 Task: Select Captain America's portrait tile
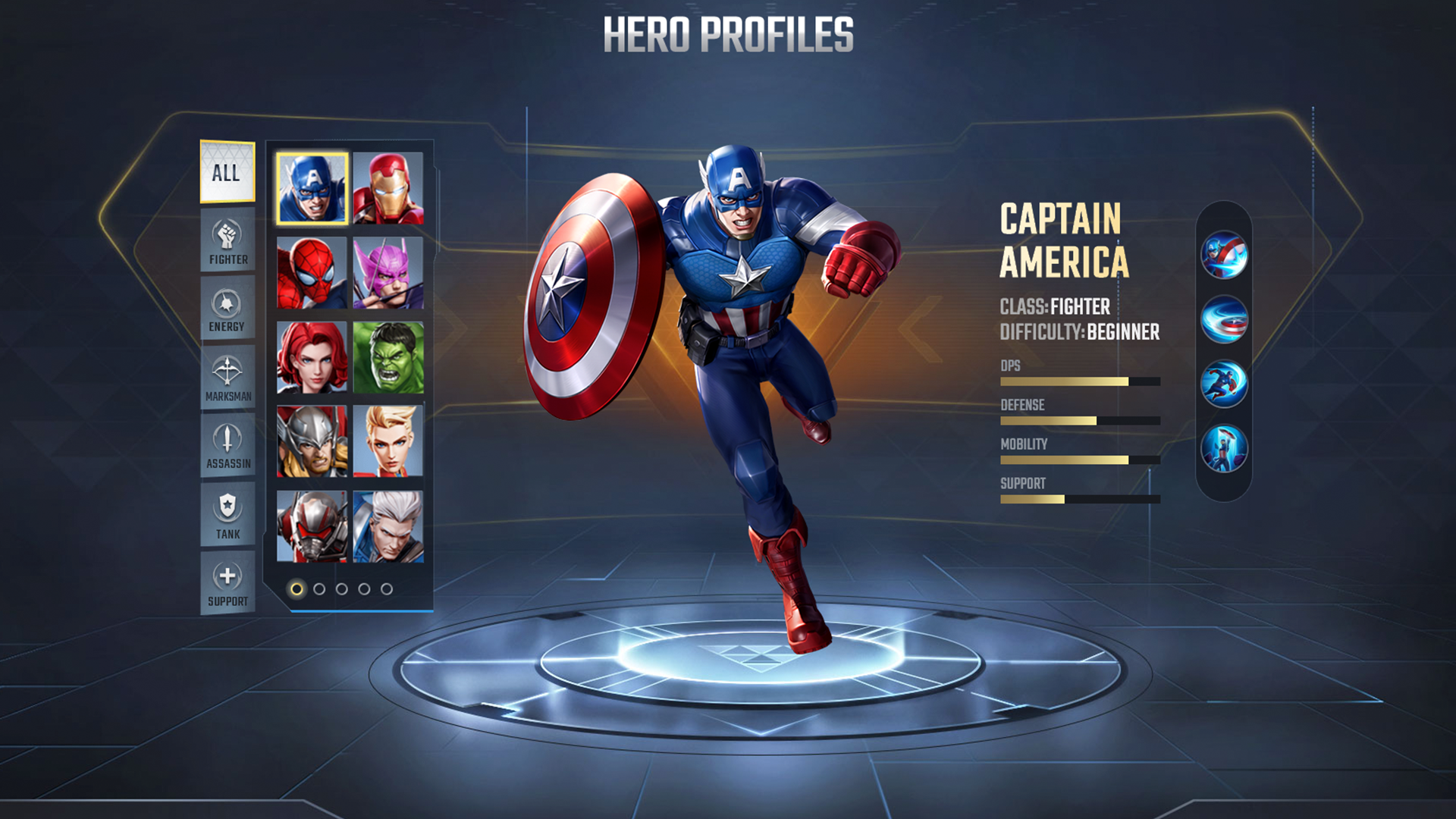coord(312,188)
